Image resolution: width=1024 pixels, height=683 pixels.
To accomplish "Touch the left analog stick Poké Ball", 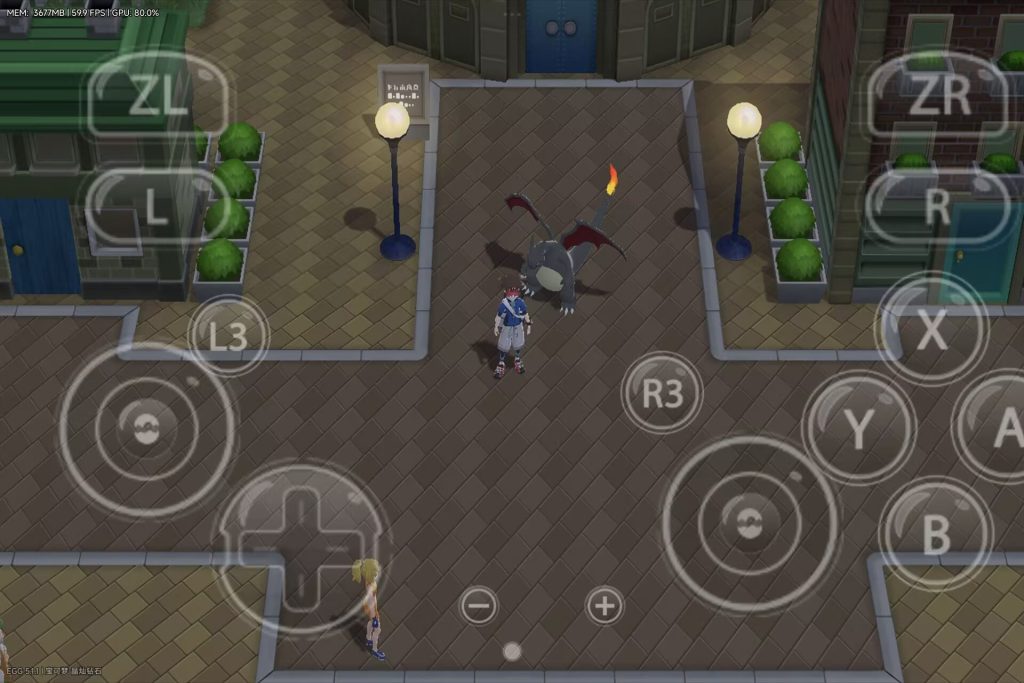I will (146, 429).
